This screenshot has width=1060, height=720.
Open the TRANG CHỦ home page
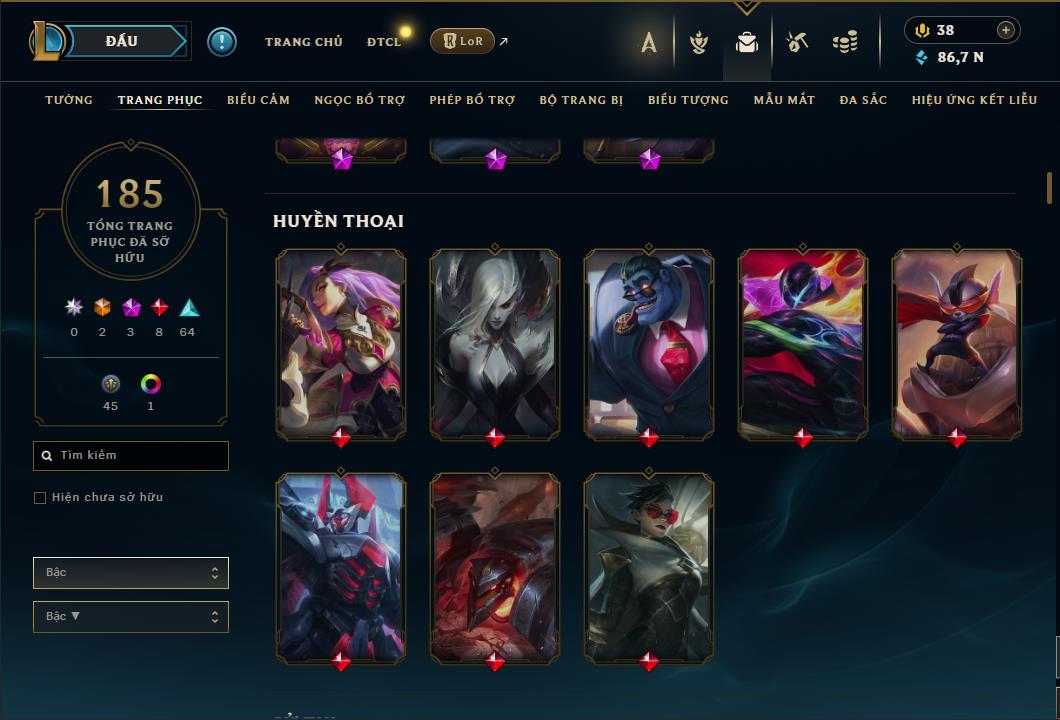(x=303, y=42)
